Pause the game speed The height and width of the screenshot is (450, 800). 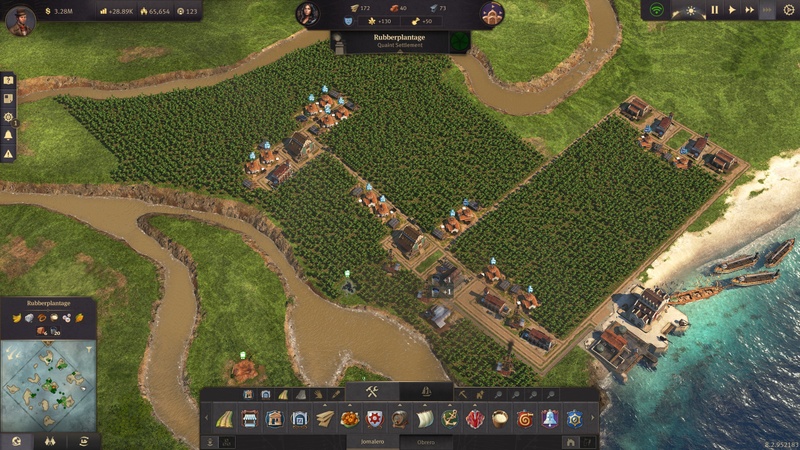pyautogui.click(x=715, y=10)
